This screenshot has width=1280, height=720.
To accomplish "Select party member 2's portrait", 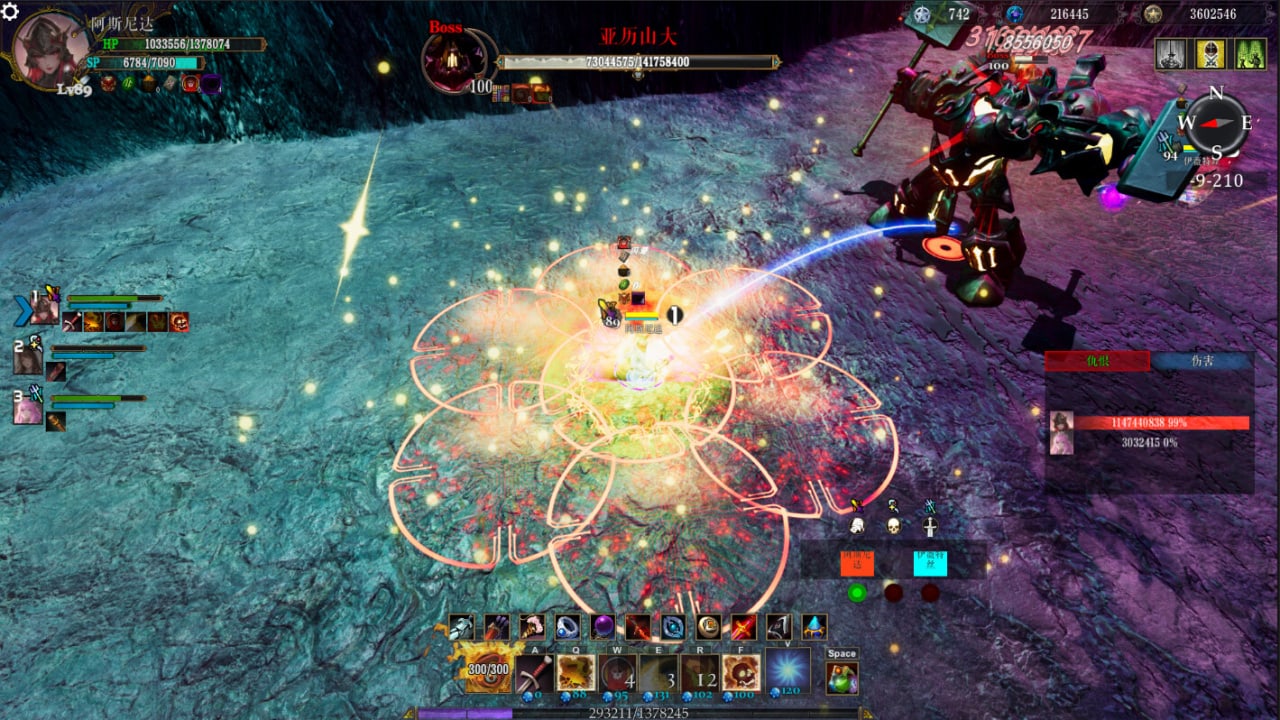I will click(29, 358).
